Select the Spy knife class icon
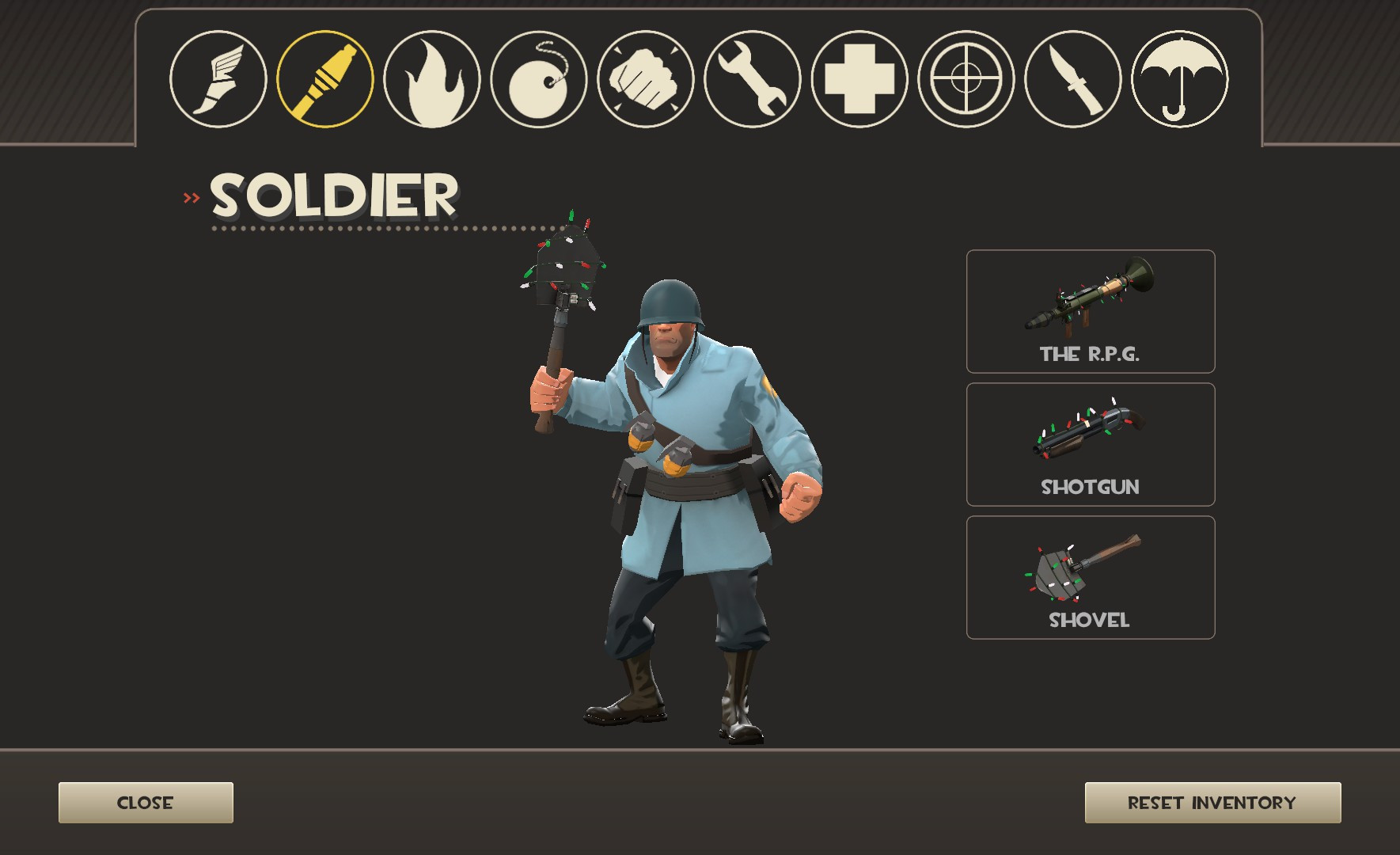This screenshot has width=1400, height=855. (x=1072, y=79)
